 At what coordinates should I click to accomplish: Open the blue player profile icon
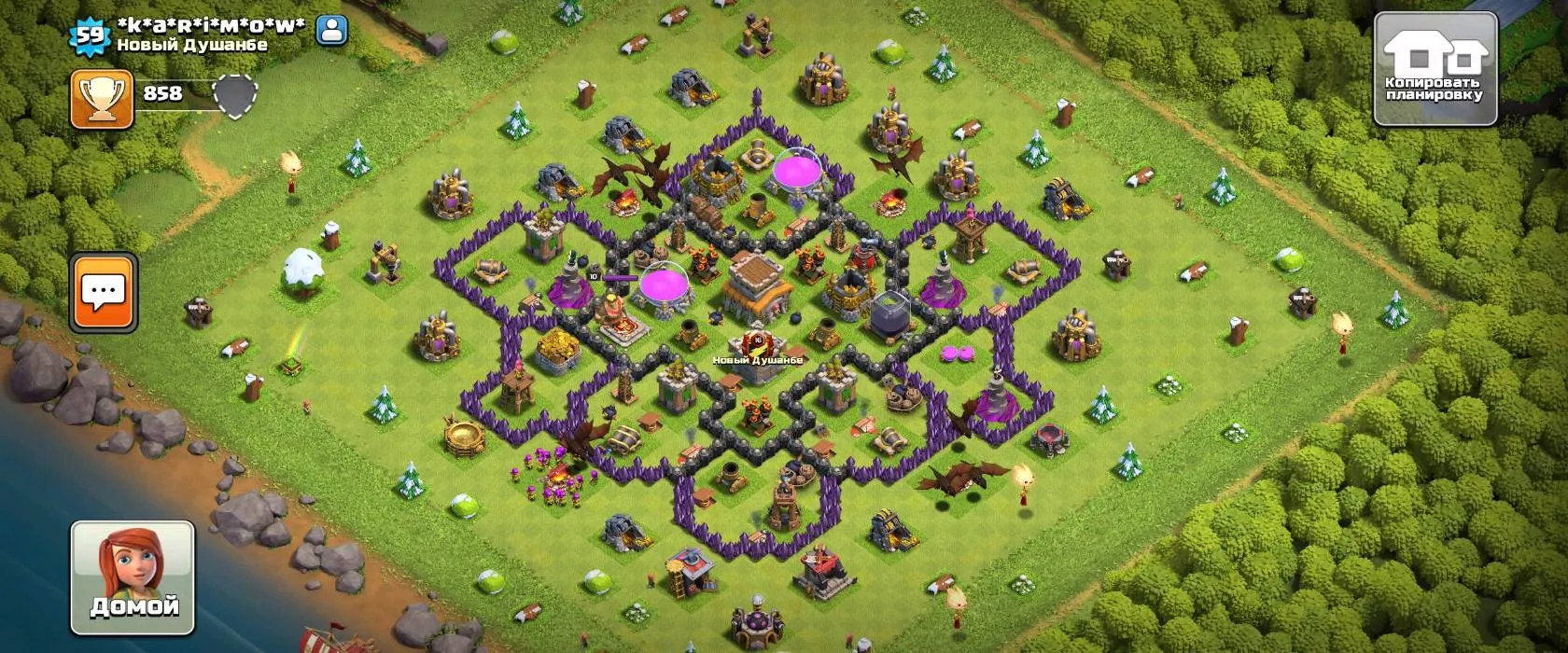[x=331, y=31]
